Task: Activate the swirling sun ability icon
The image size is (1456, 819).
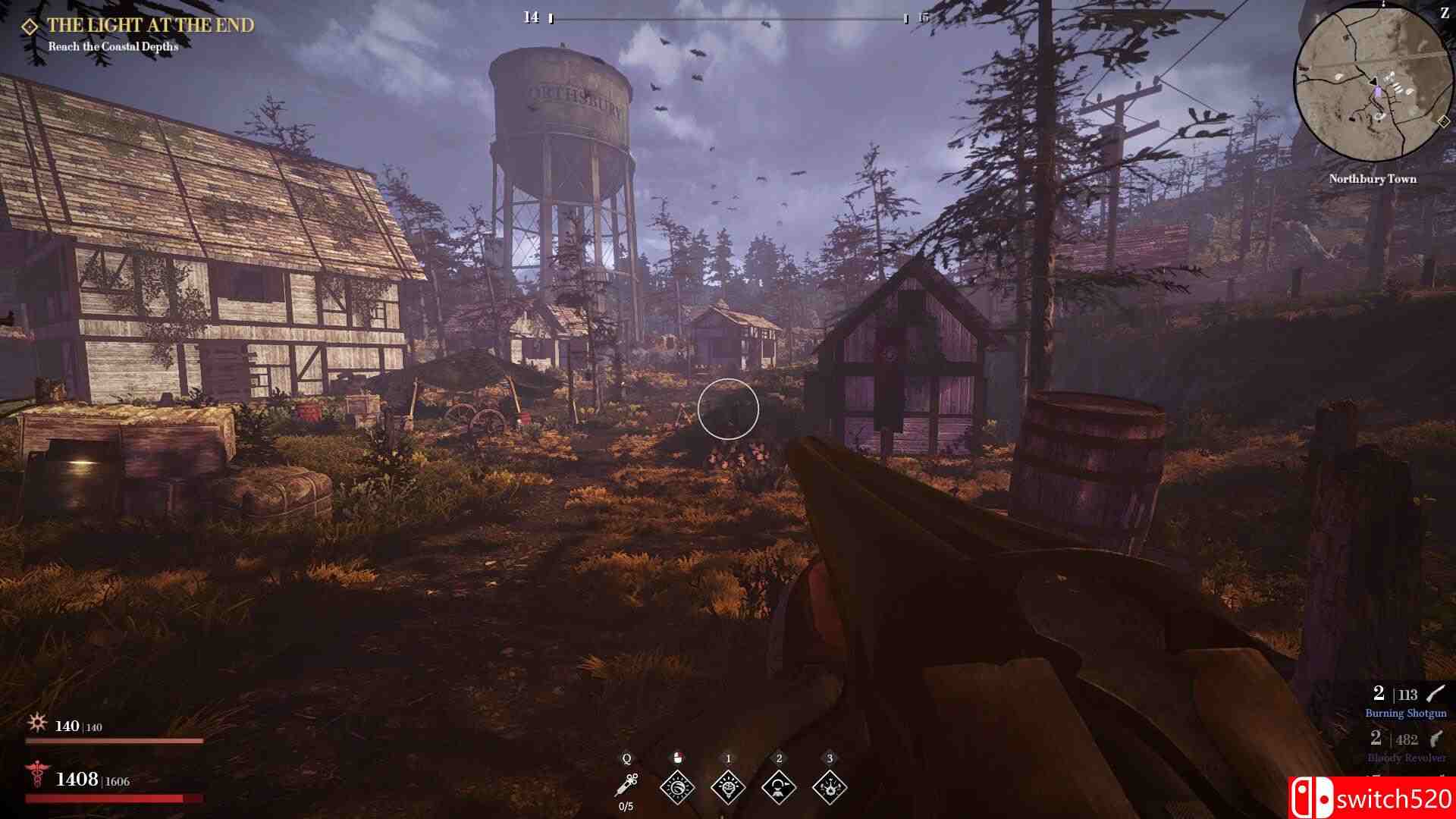Action: click(677, 787)
